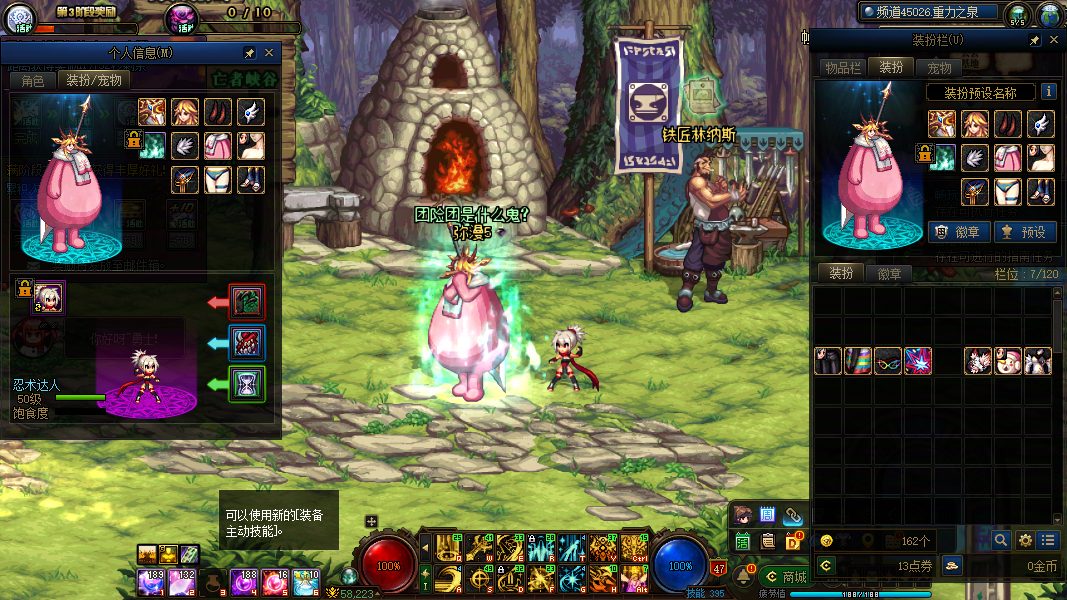This screenshot has width=1067, height=600.
Task: Open the 物品栏 inventory tab
Action: 842,68
